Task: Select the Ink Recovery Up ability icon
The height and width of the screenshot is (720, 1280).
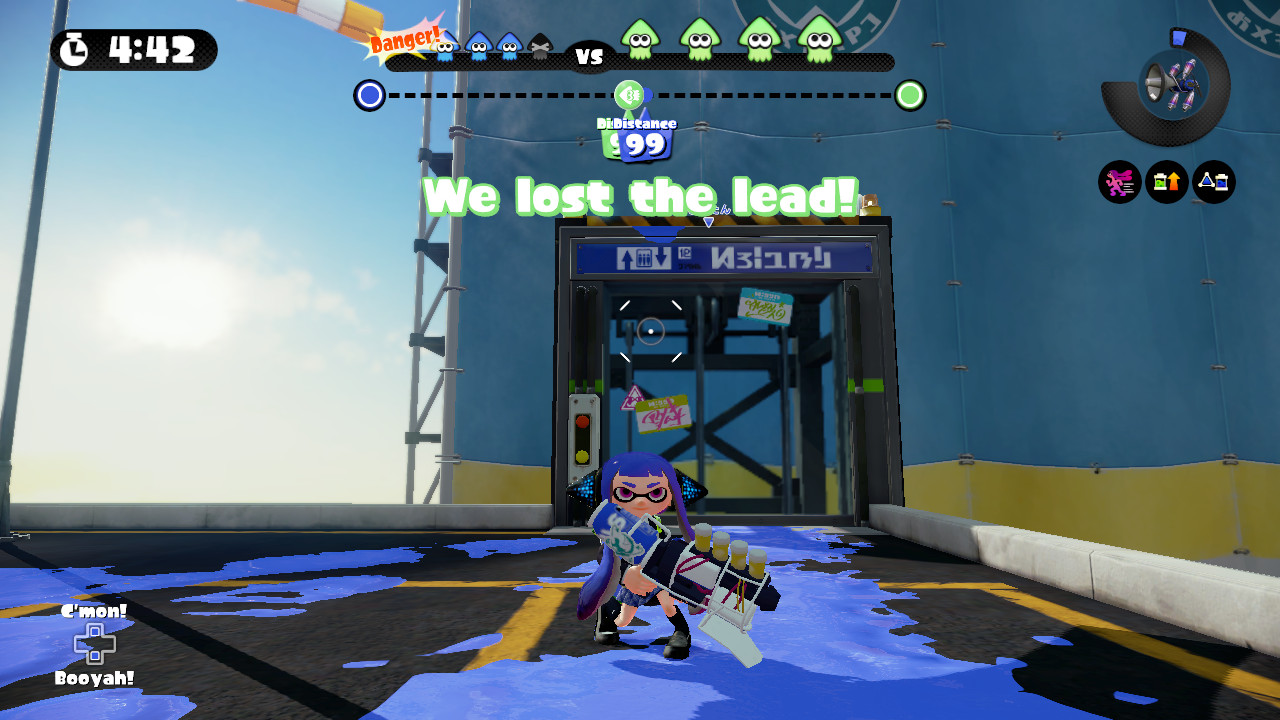Action: pos(1167,183)
